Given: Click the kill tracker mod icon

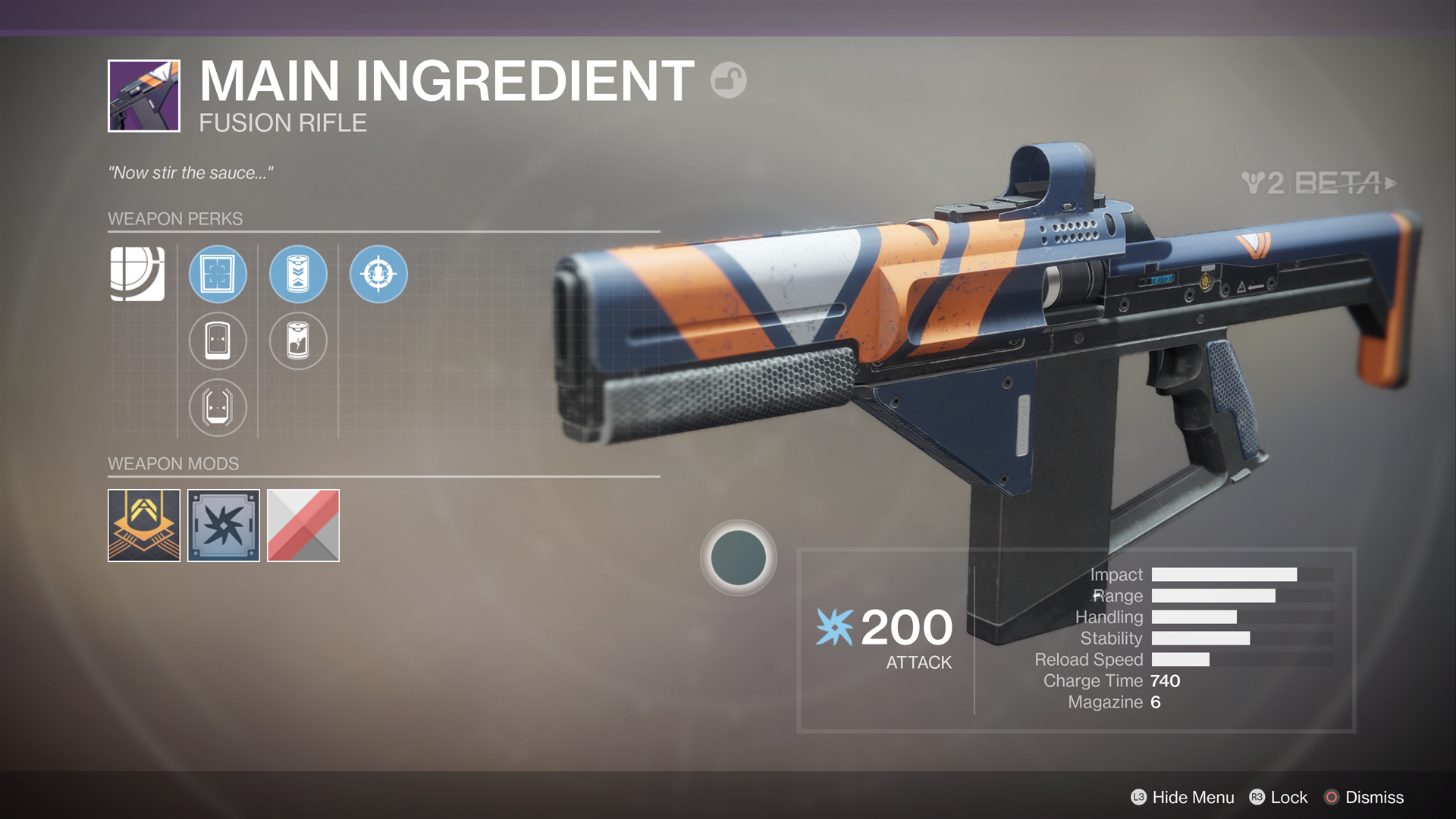Looking at the screenshot, I should (224, 525).
